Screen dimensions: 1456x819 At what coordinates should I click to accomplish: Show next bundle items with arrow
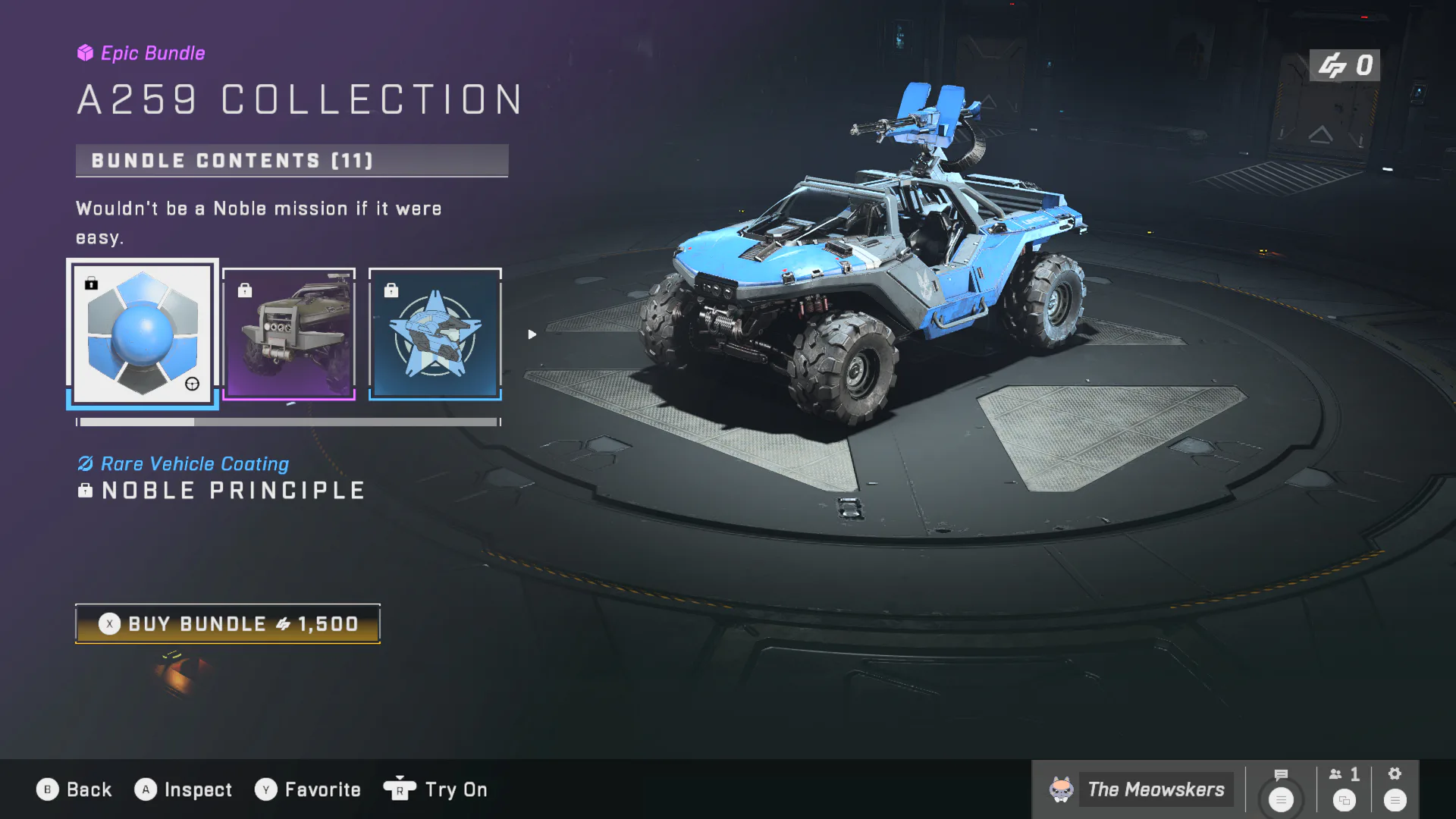[532, 334]
